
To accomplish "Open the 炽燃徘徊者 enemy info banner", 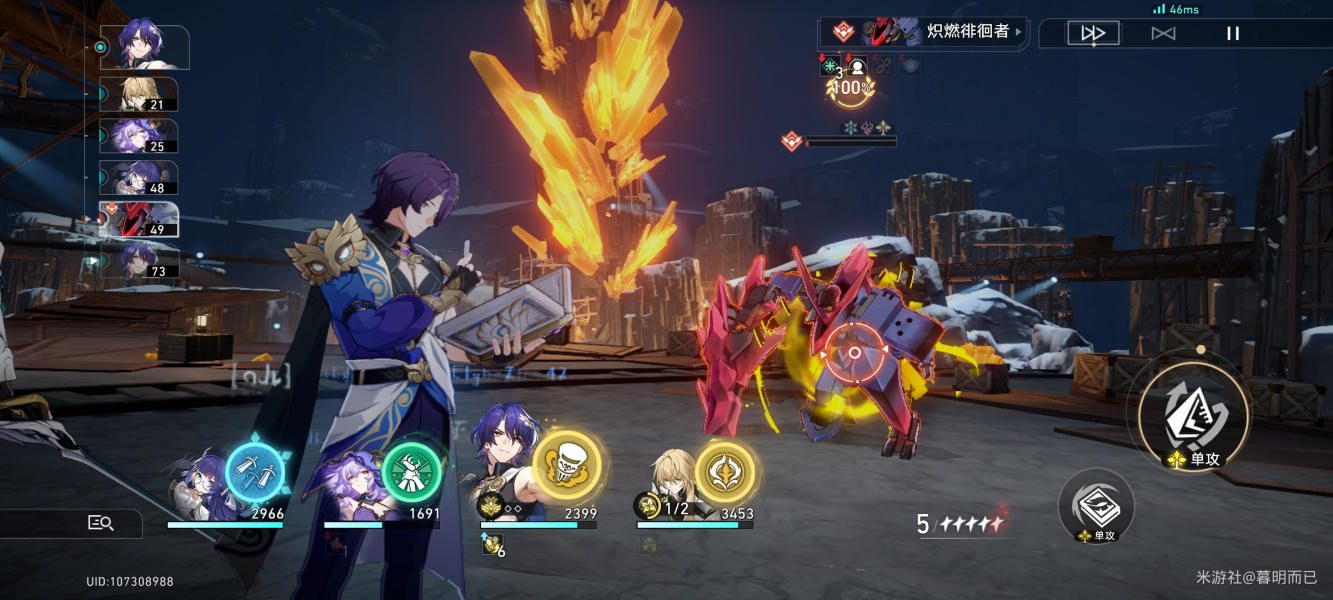I will pyautogui.click(x=924, y=32).
